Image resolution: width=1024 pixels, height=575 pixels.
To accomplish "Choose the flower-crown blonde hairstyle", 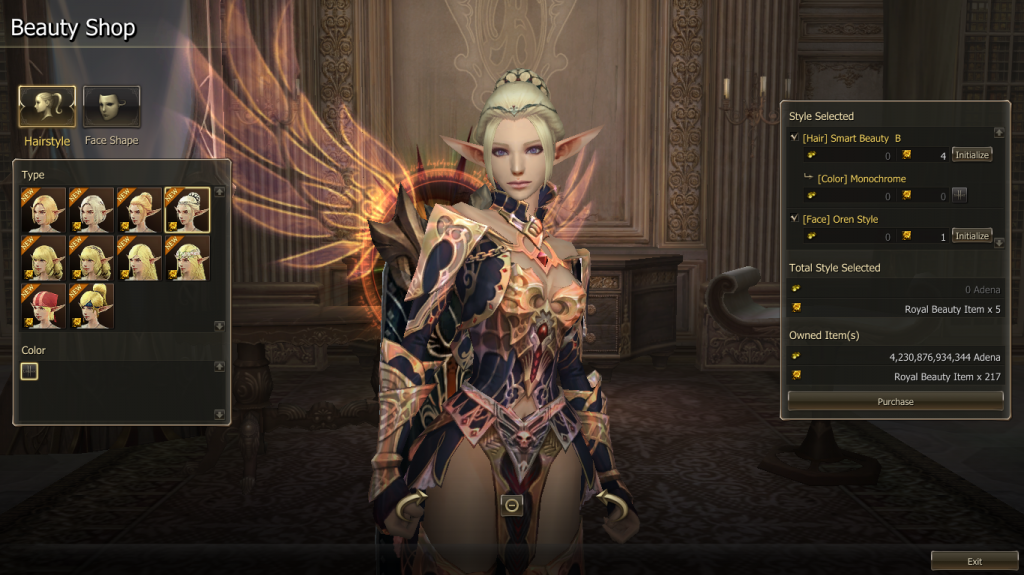I will pos(187,258).
